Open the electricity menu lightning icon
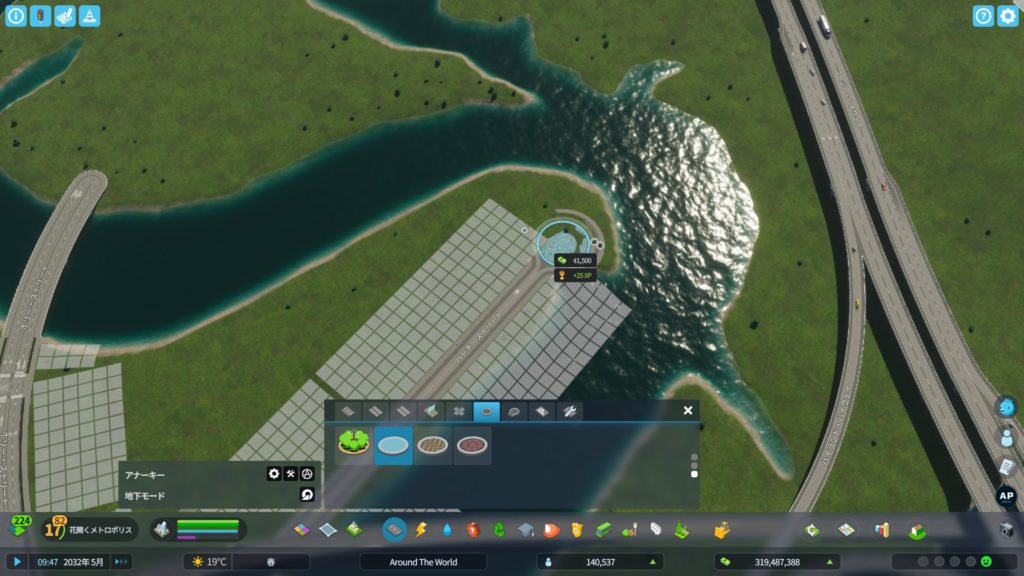The width and height of the screenshot is (1024, 576). pos(420,529)
